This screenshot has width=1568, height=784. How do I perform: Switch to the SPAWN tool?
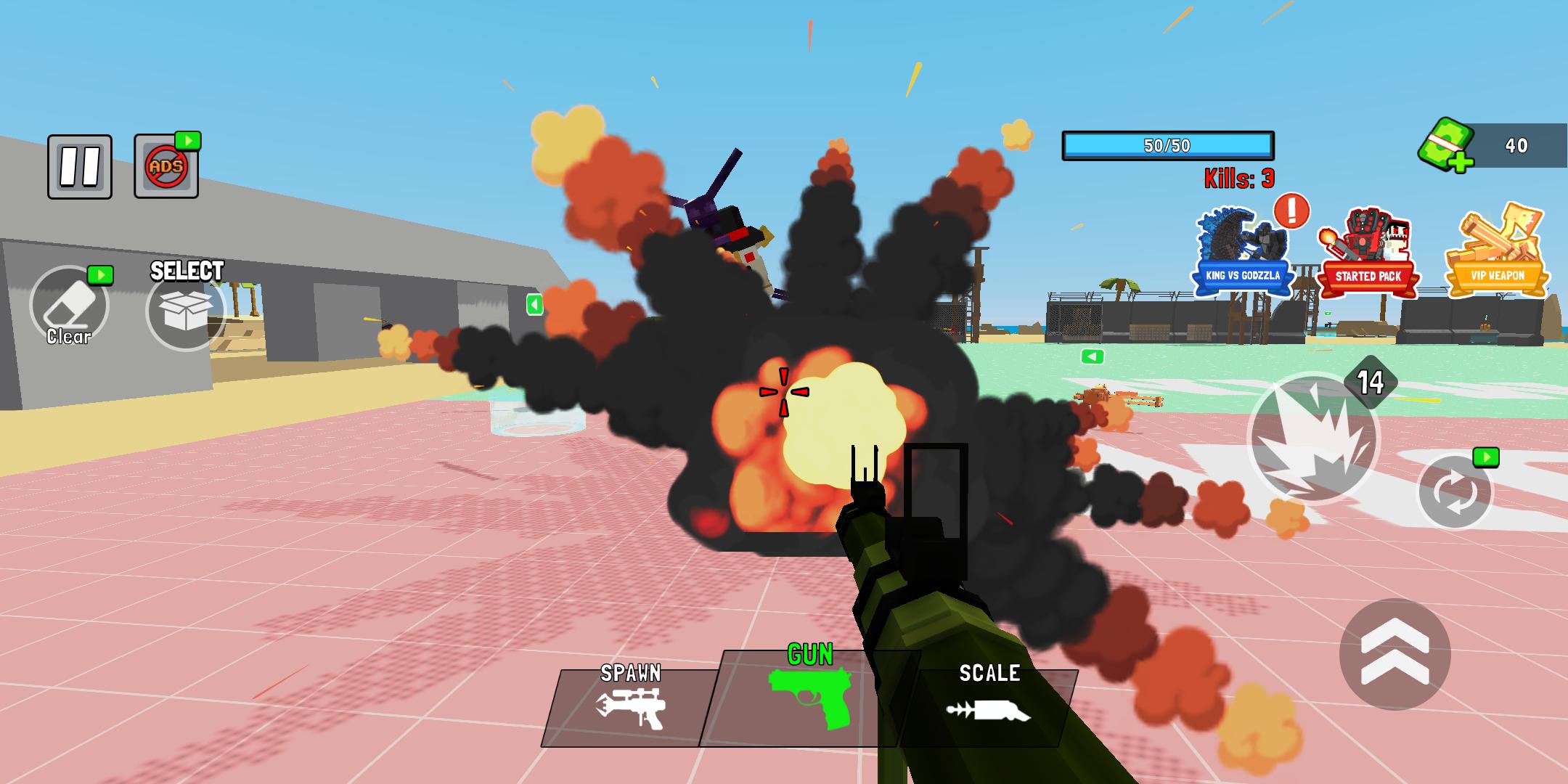pyautogui.click(x=630, y=706)
